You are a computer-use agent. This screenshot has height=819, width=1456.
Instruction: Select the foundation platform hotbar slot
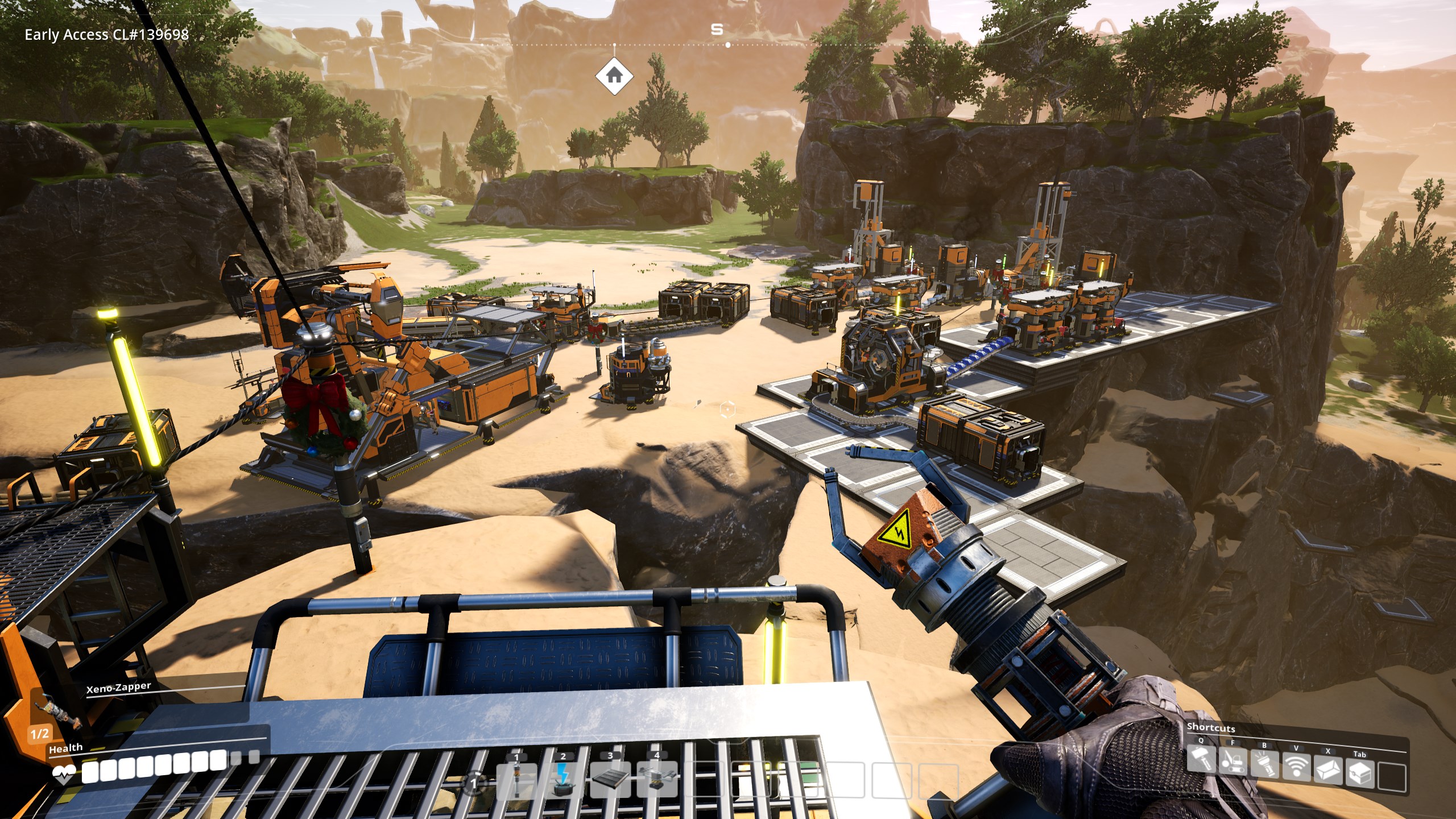pos(610,780)
